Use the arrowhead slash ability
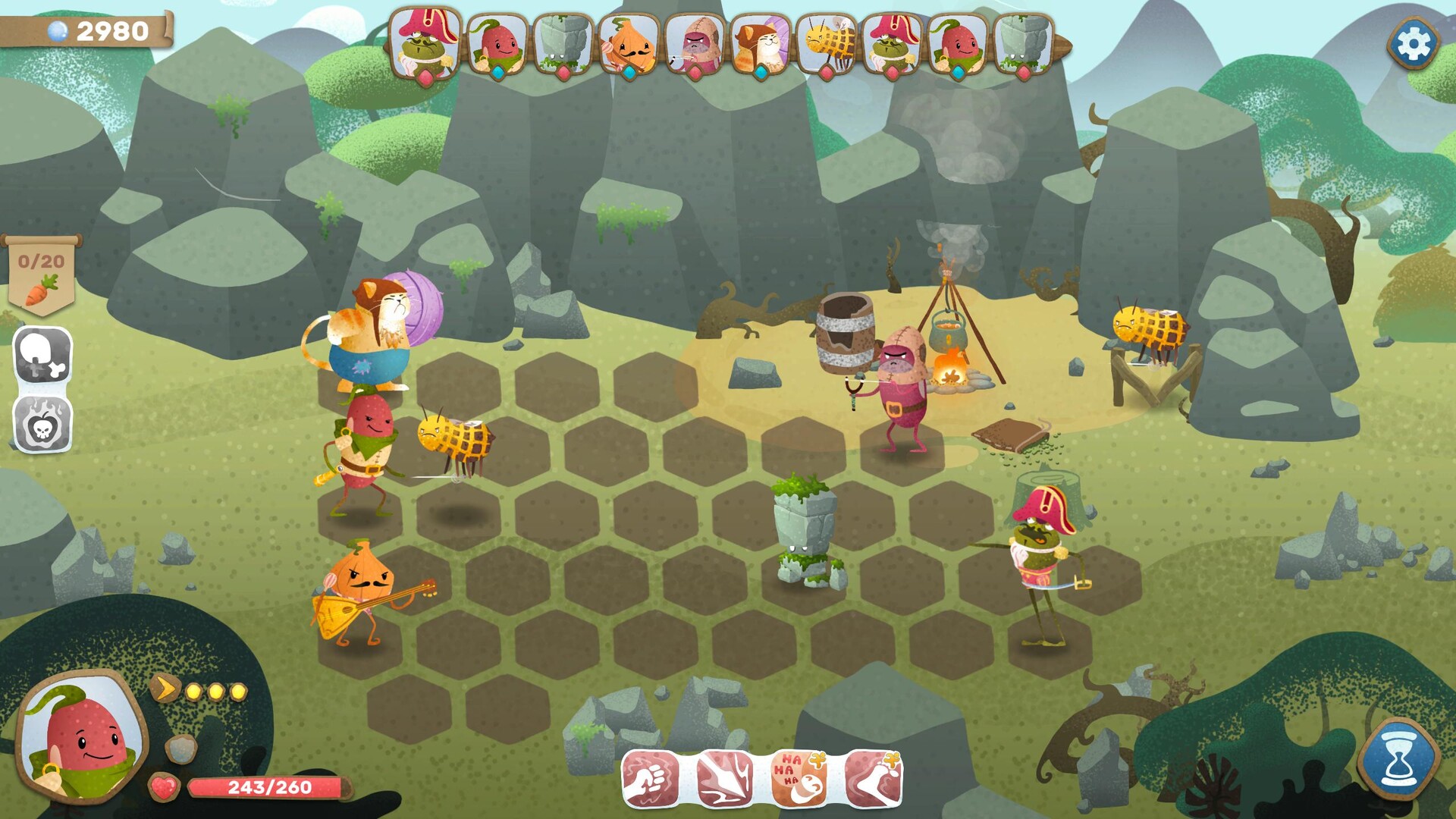Viewport: 1456px width, 819px height. pos(724,778)
